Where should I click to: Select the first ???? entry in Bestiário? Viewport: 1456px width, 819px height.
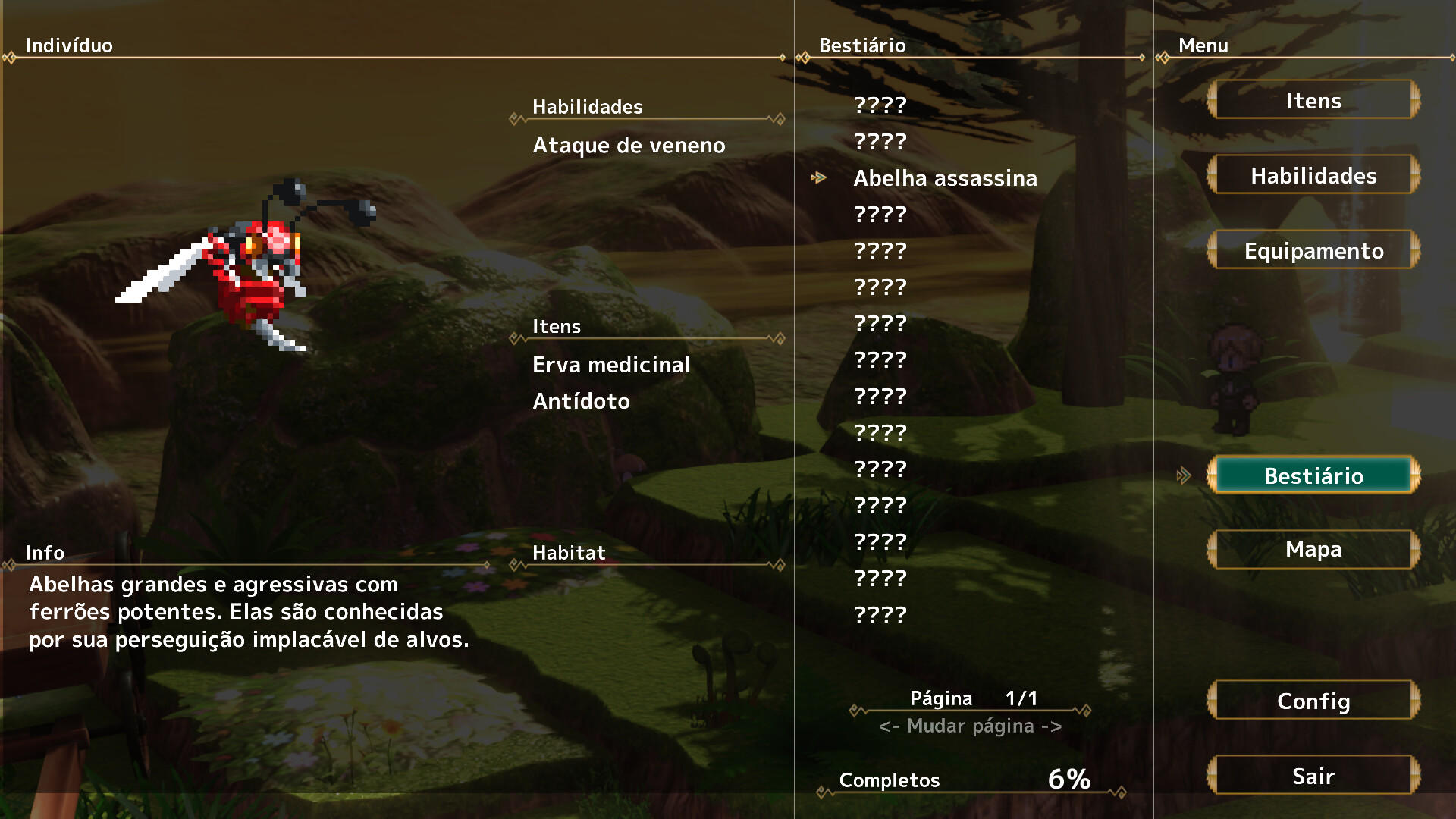tap(880, 106)
